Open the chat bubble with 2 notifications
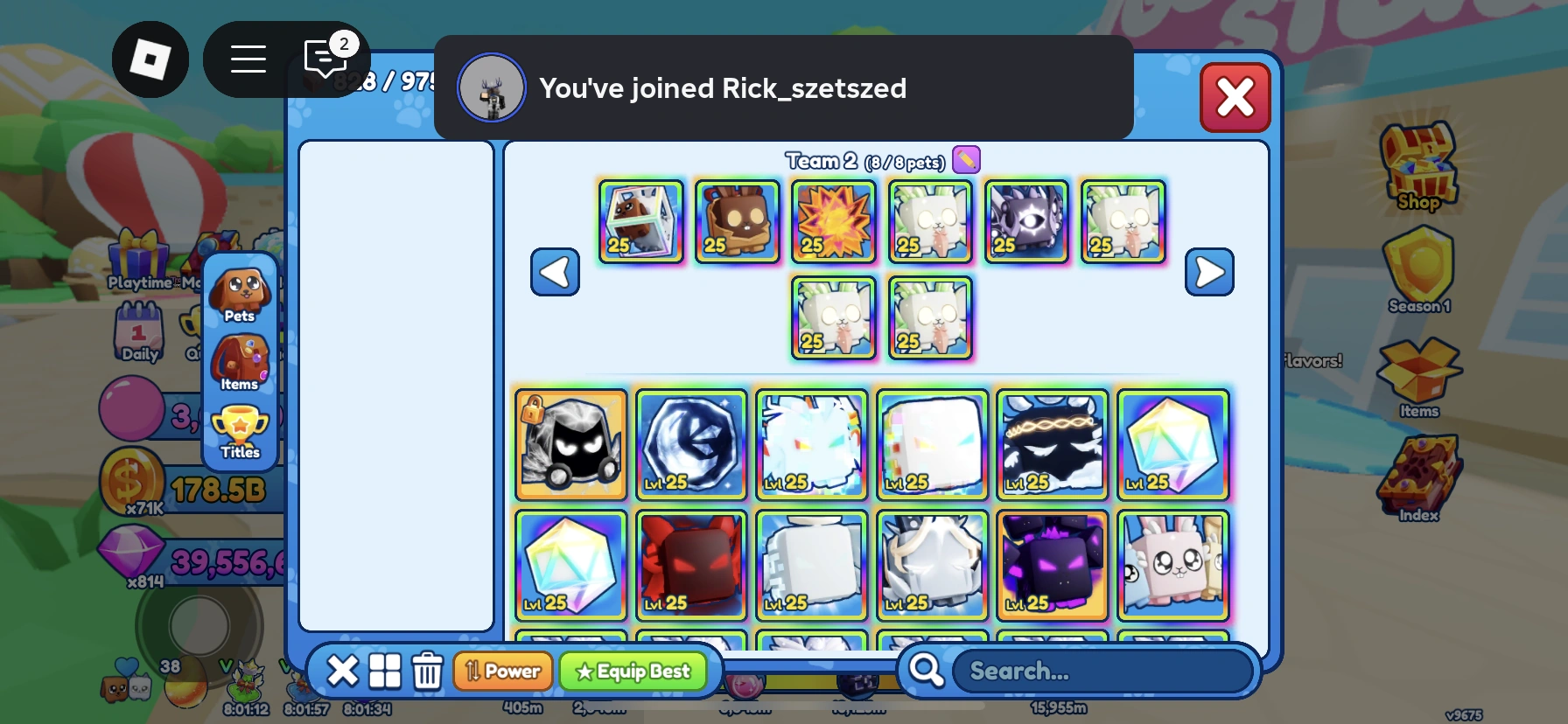 tap(325, 59)
